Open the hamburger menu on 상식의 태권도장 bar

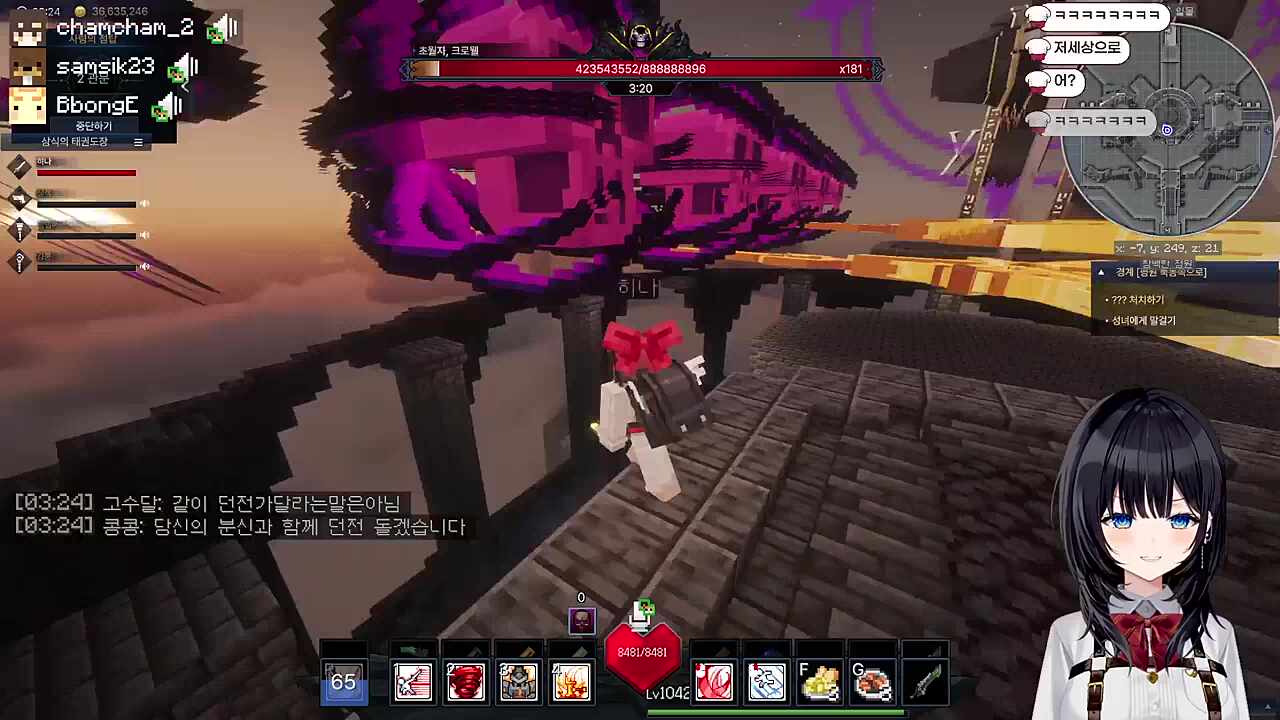pos(138,142)
